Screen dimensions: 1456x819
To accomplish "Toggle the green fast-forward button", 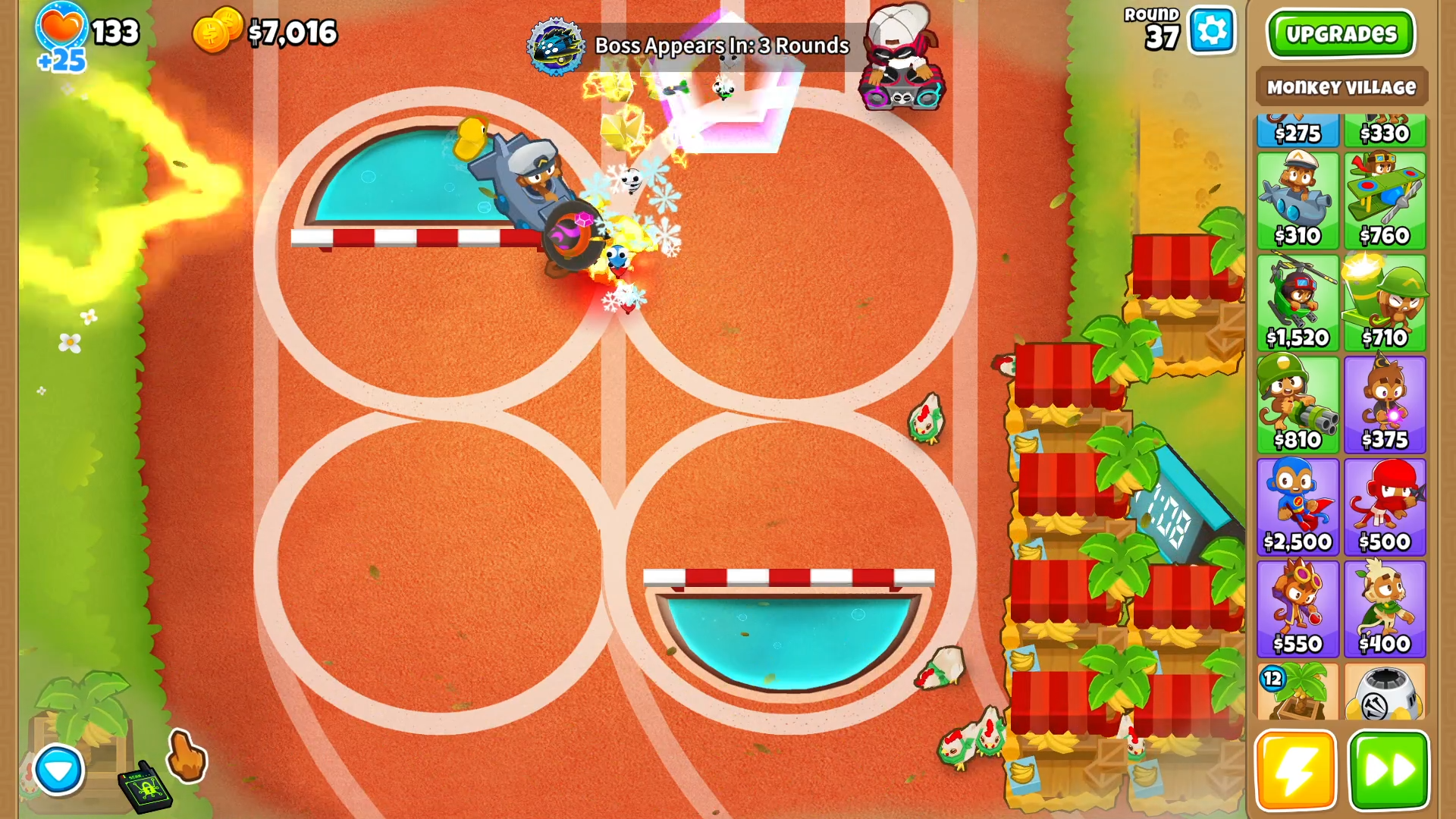I will [1389, 770].
